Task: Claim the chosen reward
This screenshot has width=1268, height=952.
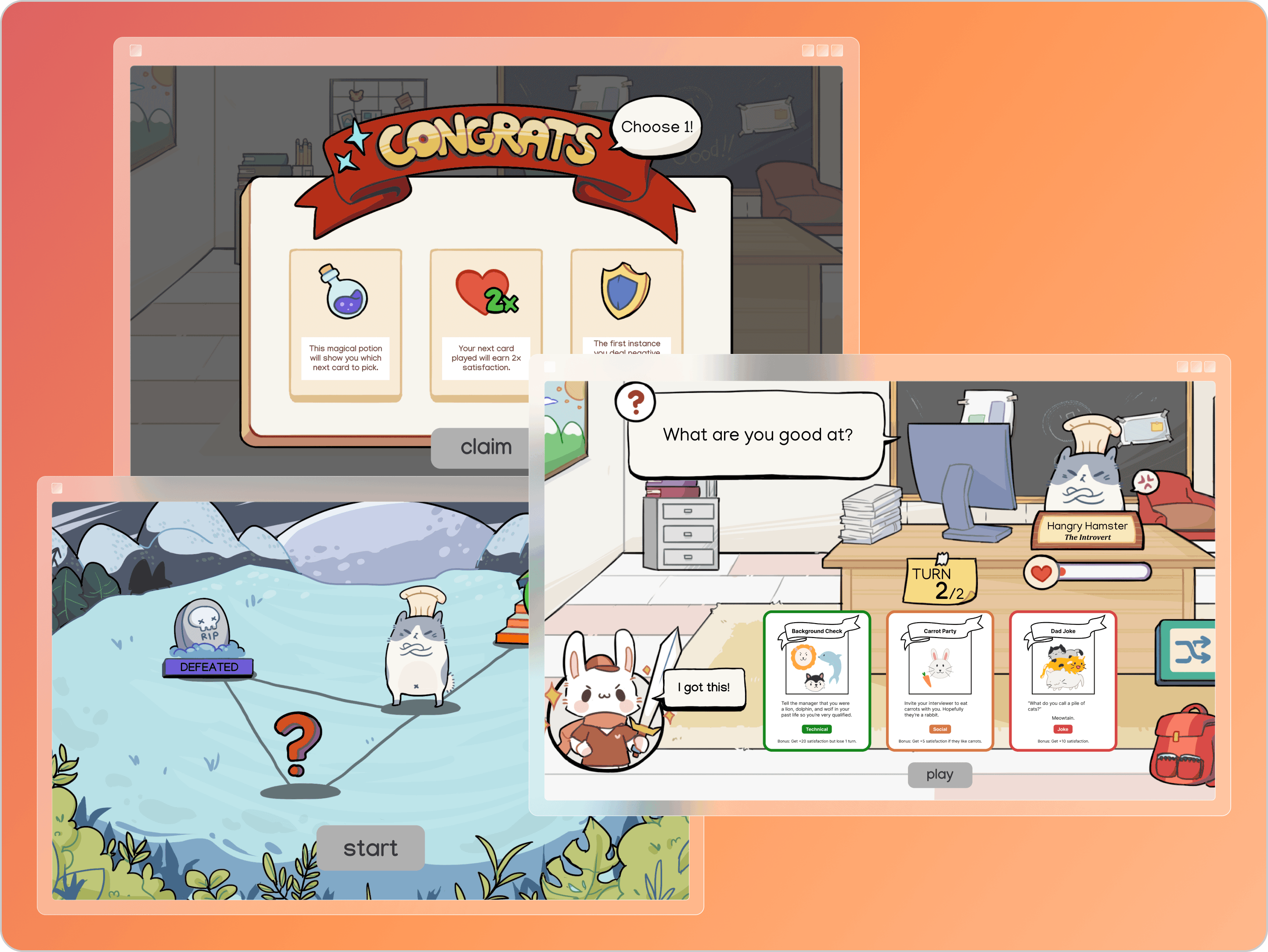Action: [x=486, y=447]
